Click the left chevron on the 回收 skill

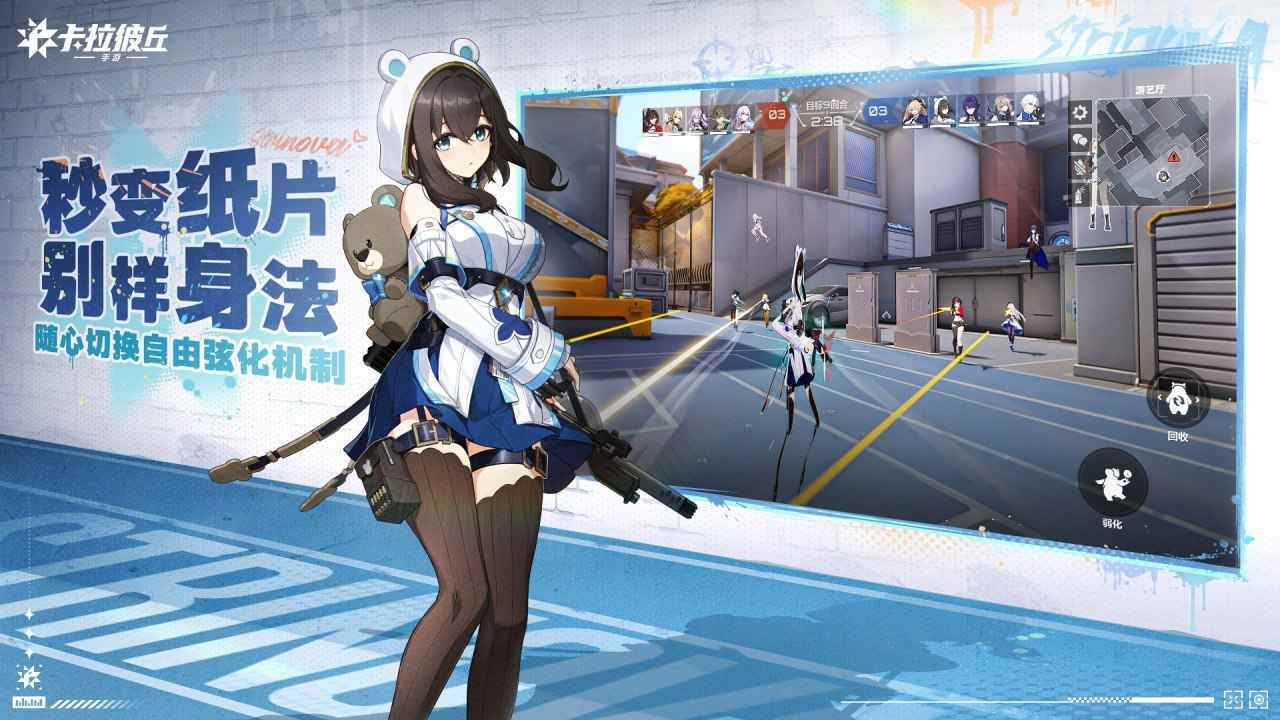(1159, 396)
